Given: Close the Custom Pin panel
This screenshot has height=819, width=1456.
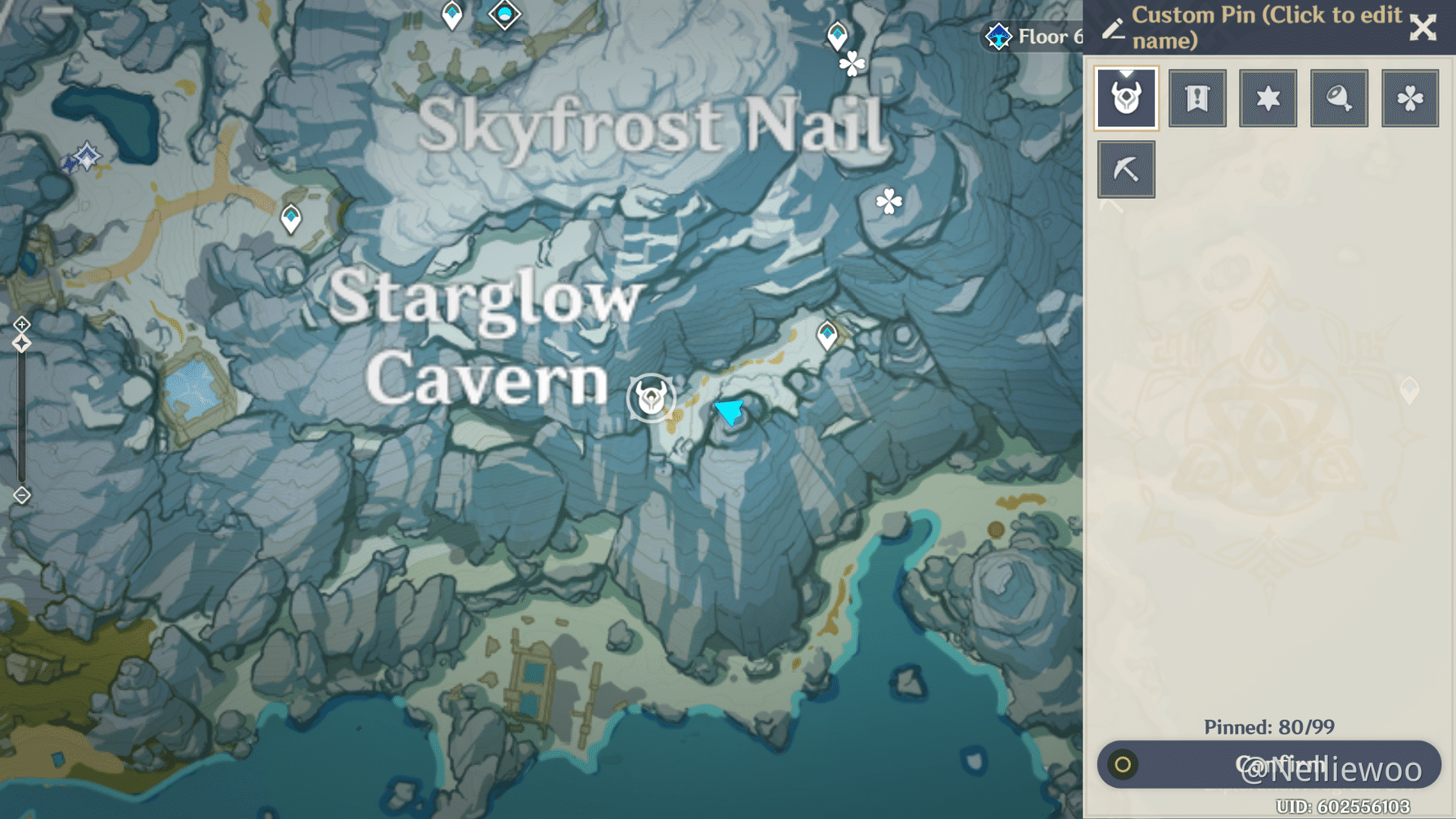Looking at the screenshot, I should (1424, 27).
